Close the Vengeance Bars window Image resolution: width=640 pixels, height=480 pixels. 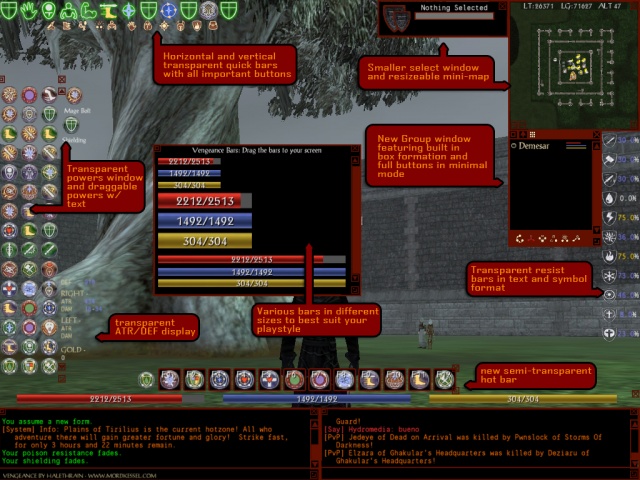point(355,151)
